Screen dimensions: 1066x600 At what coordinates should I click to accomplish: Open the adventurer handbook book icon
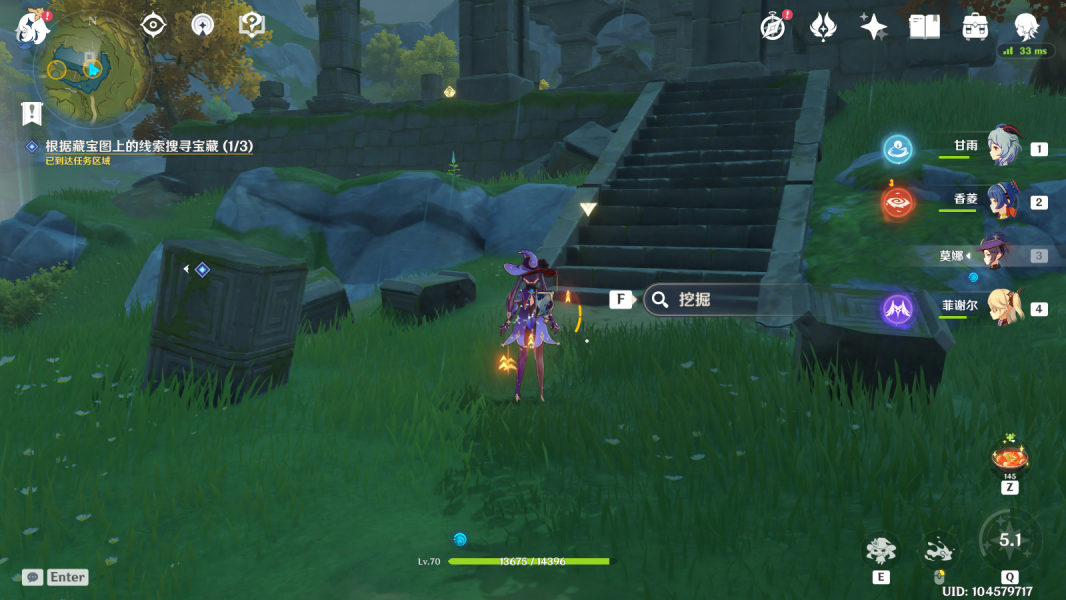point(924,27)
